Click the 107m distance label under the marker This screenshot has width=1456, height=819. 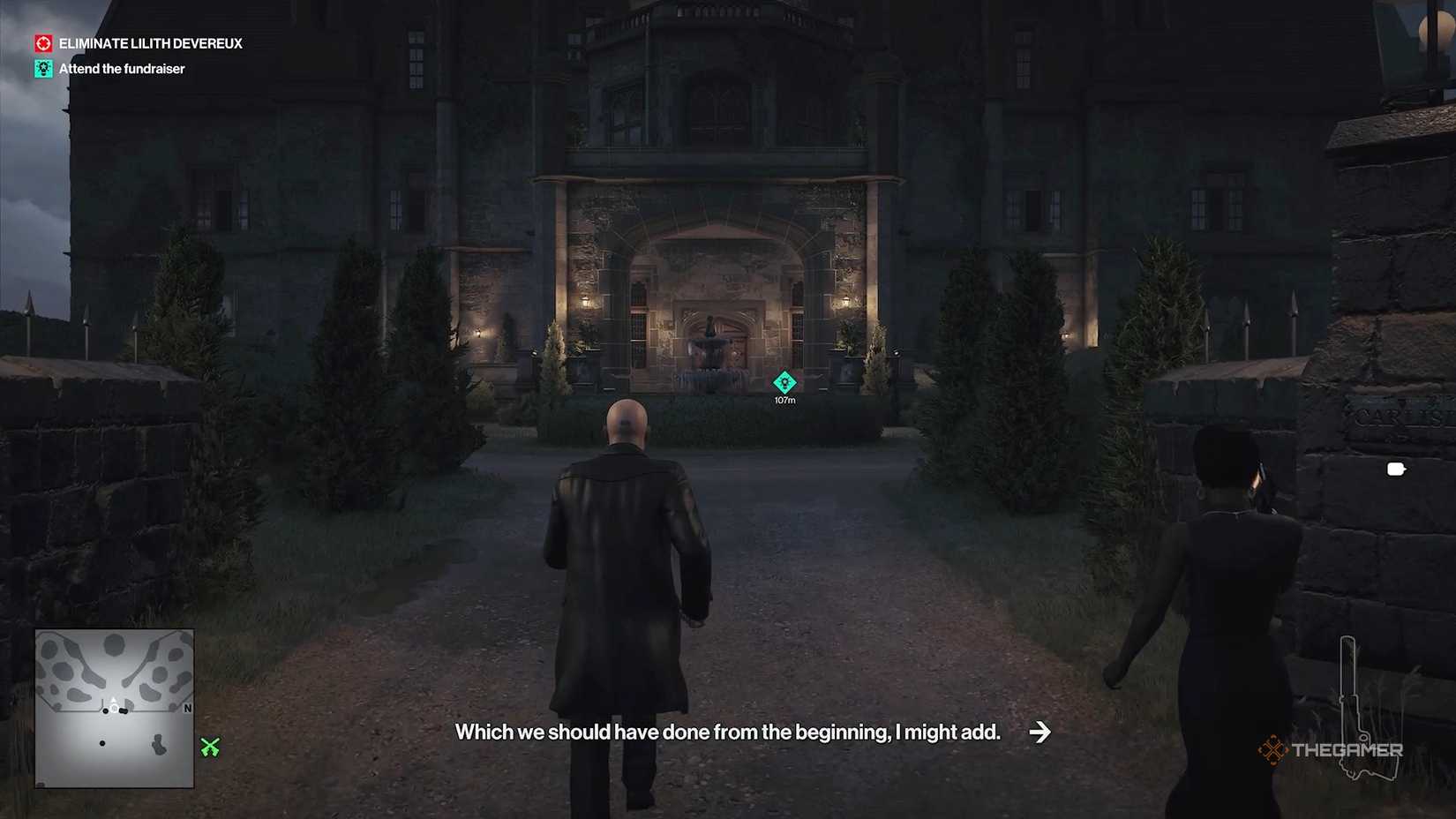(784, 399)
